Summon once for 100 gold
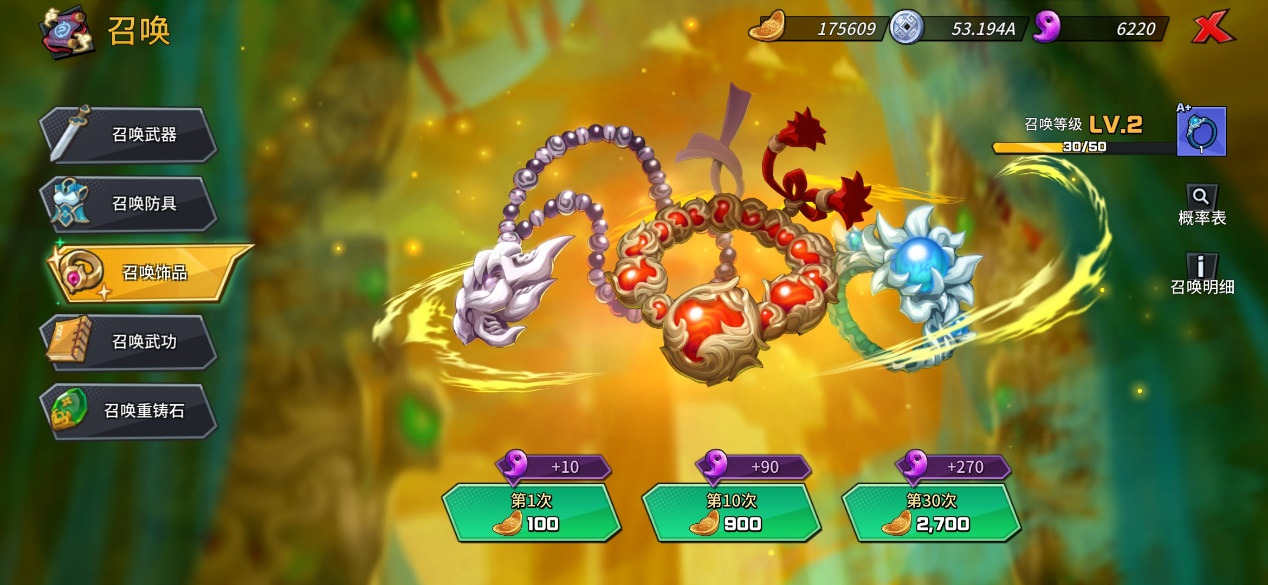 [x=531, y=512]
